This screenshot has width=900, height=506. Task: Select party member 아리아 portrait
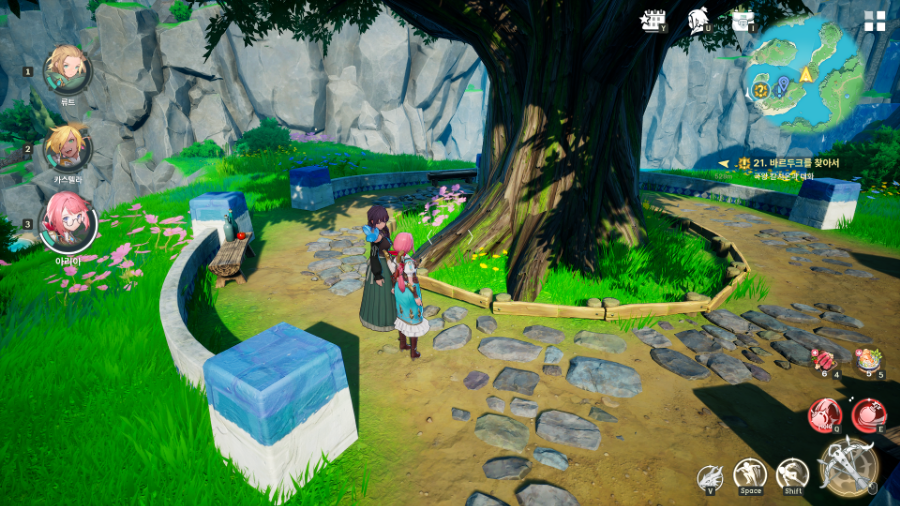(x=68, y=222)
